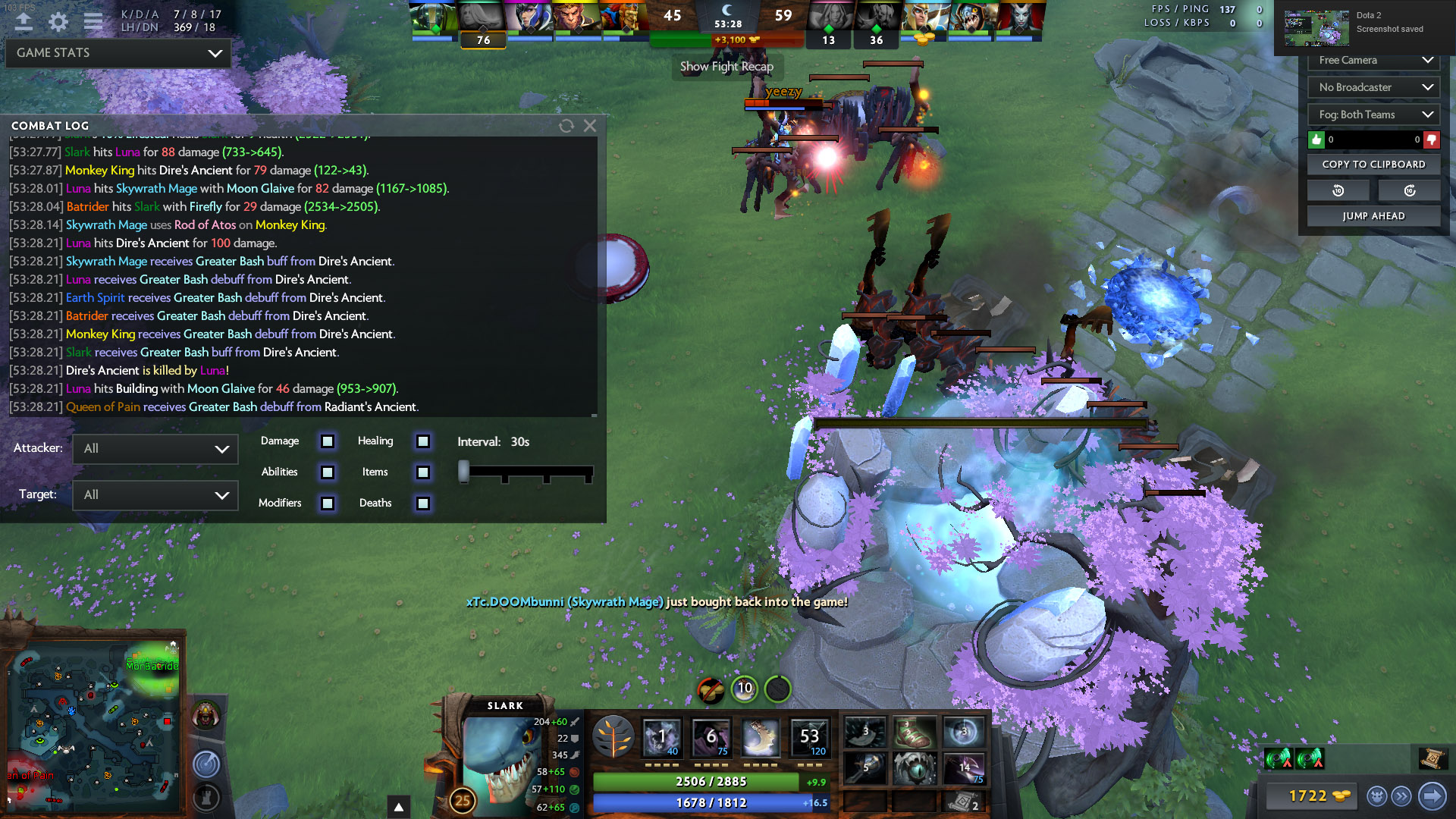Click the Interval slider handle
Viewport: 1456px width, 819px height.
tap(463, 472)
